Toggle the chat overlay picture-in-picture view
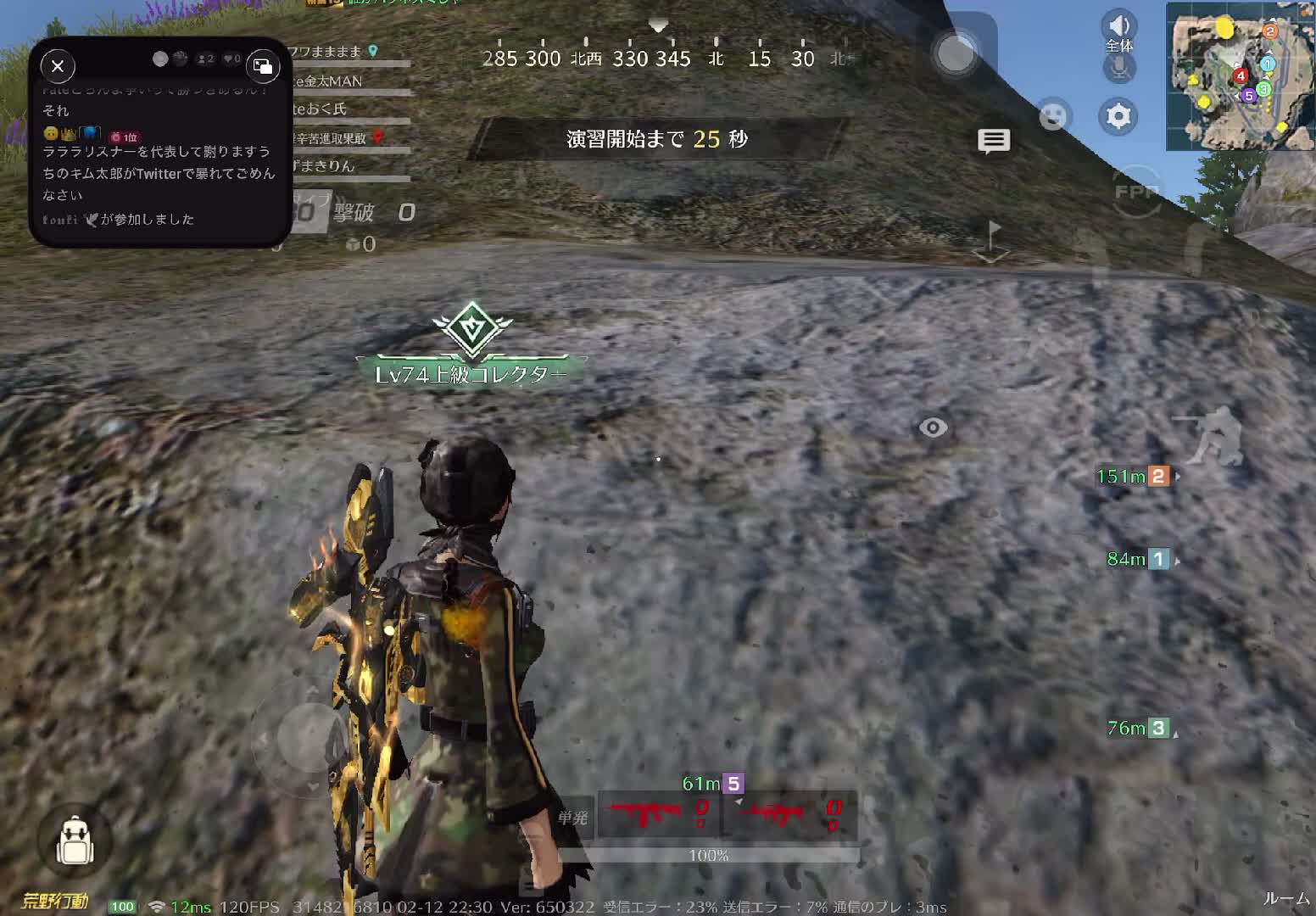 [x=263, y=66]
